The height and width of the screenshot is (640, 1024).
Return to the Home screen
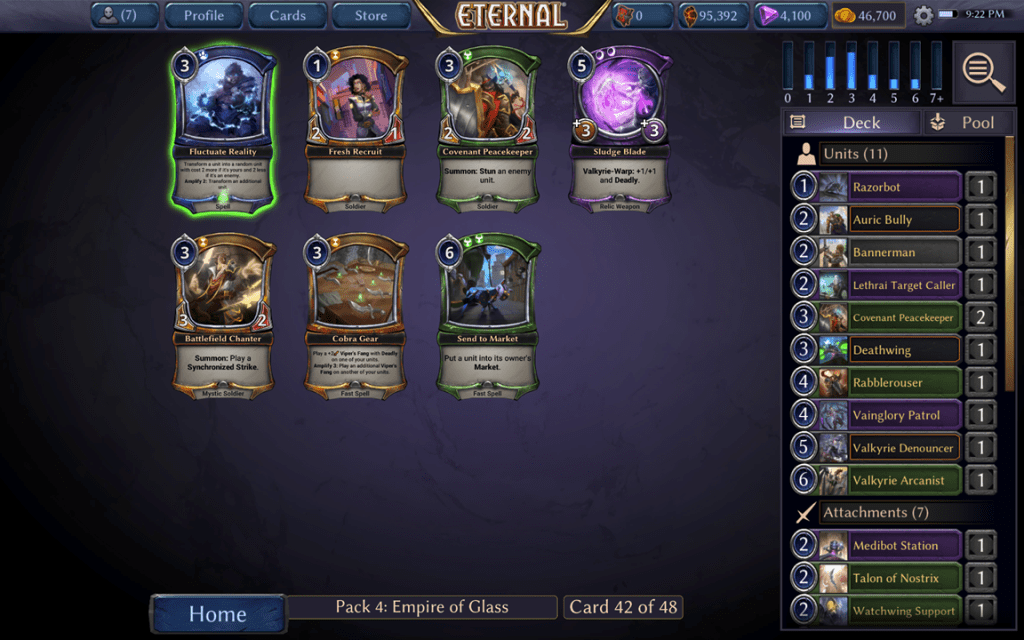(217, 613)
